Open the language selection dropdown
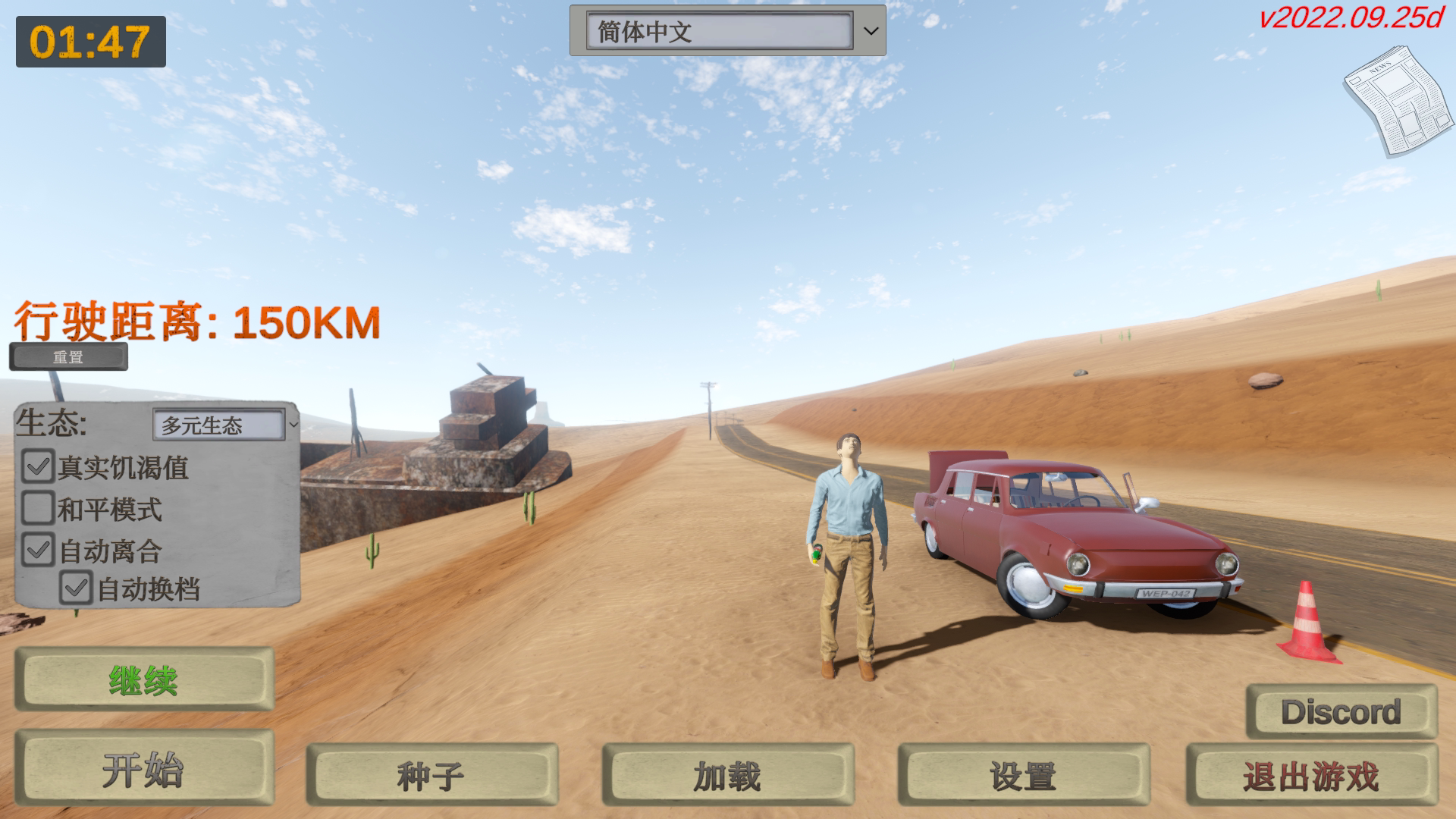Viewport: 1456px width, 819px height. tap(869, 30)
